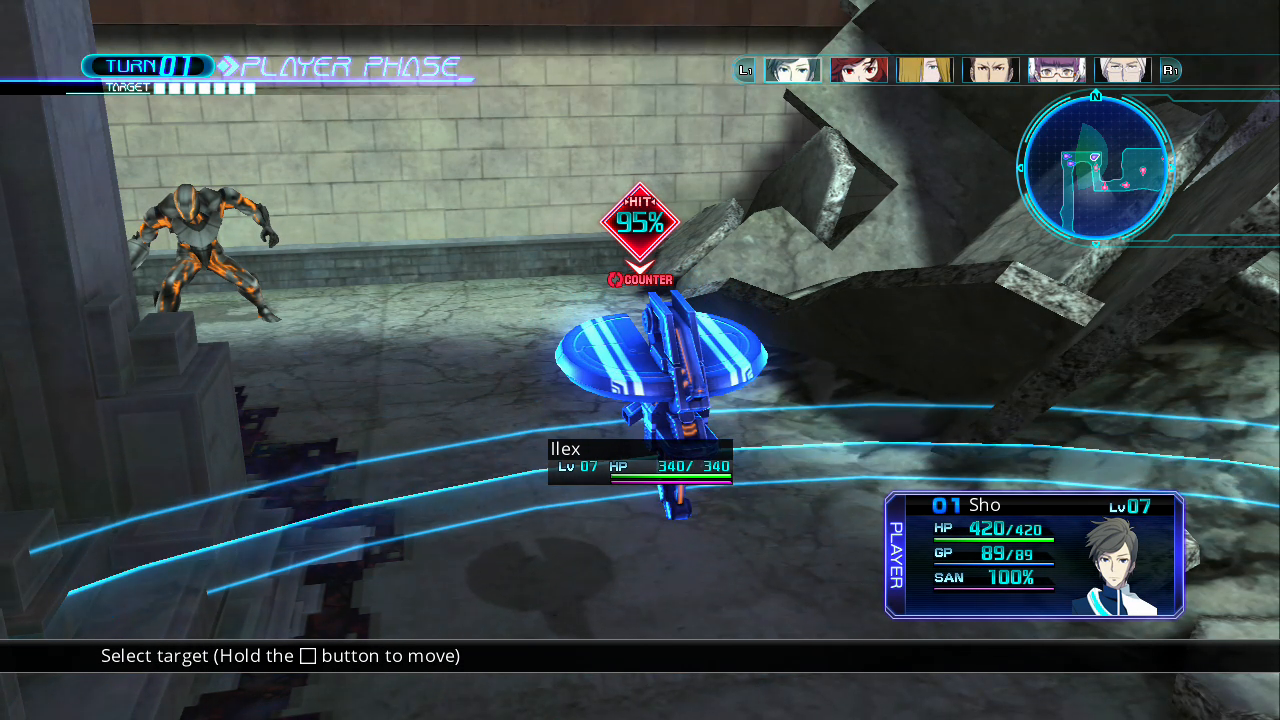Pick the stern brown-haired man portrait

click(x=990, y=70)
